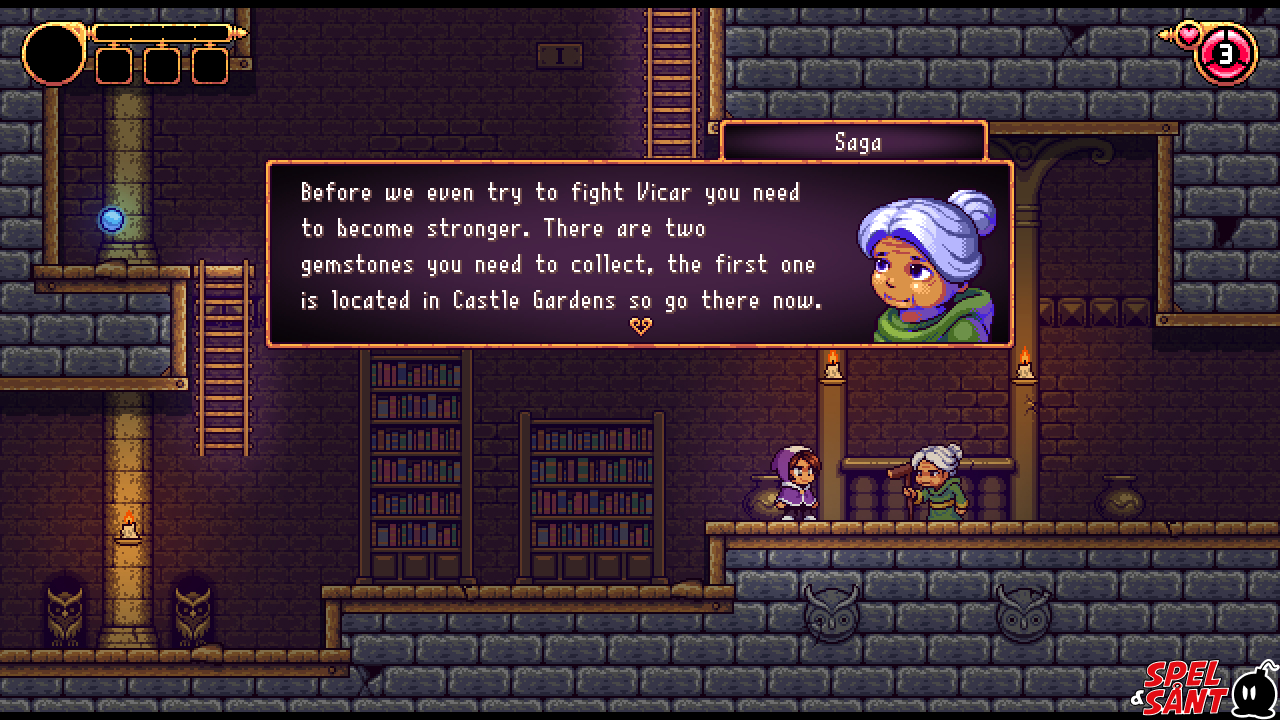This screenshot has width=1280, height=720.
Task: Click Saga's portrait in the dialogue box
Action: point(927,266)
